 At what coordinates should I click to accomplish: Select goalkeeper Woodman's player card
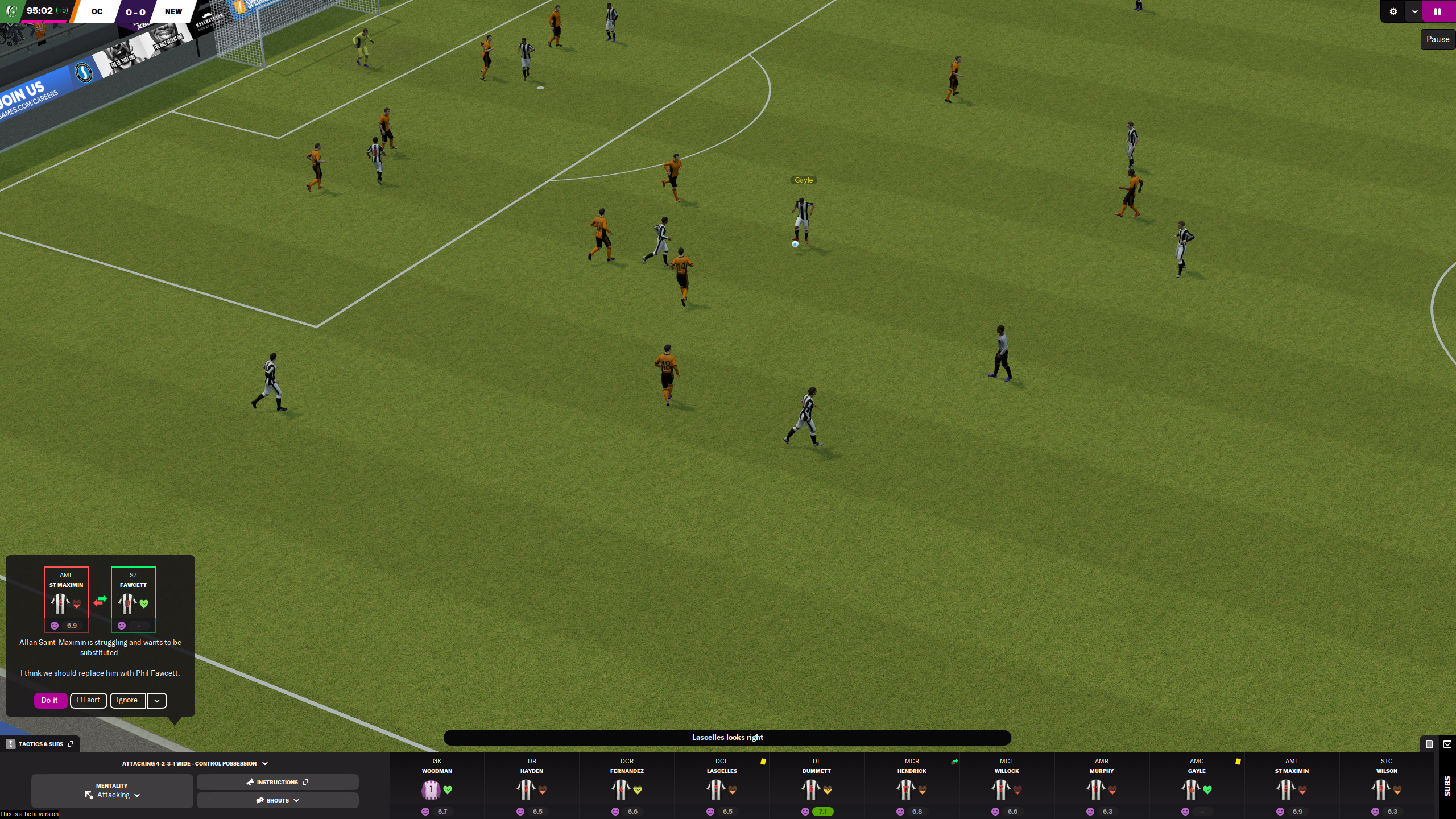click(437, 787)
